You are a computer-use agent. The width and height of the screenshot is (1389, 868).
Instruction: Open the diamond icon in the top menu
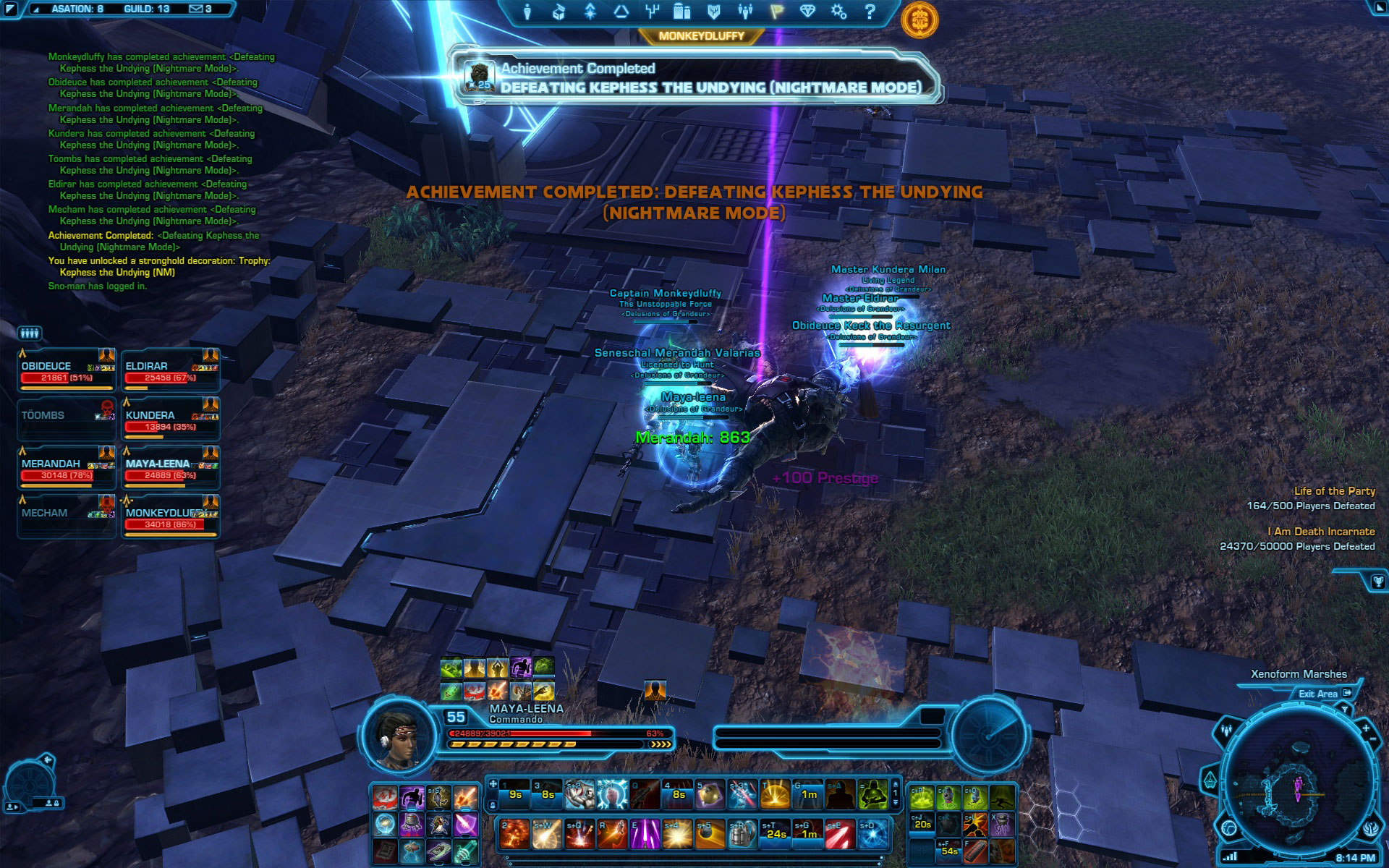pyautogui.click(x=807, y=12)
